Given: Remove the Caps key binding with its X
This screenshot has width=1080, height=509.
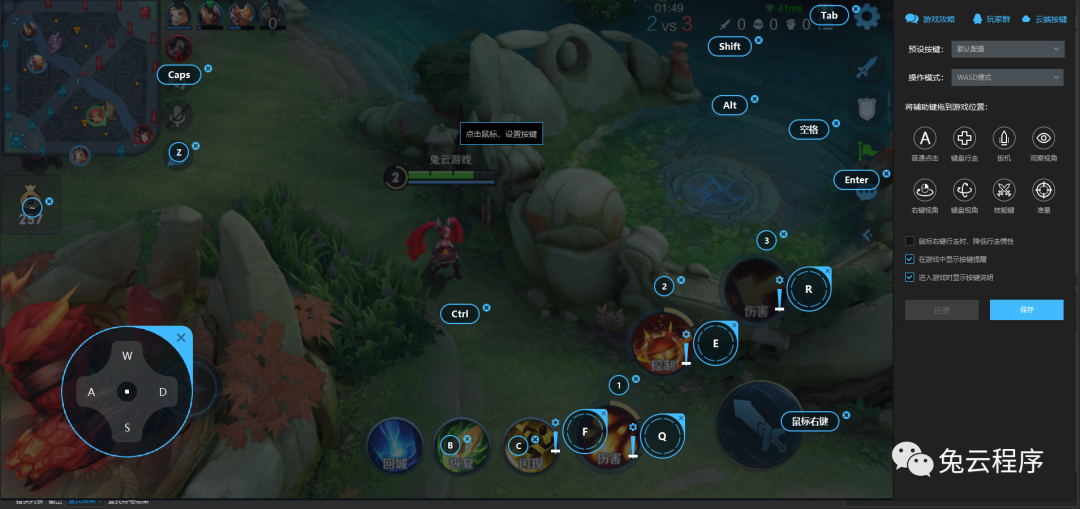Looking at the screenshot, I should [x=208, y=69].
